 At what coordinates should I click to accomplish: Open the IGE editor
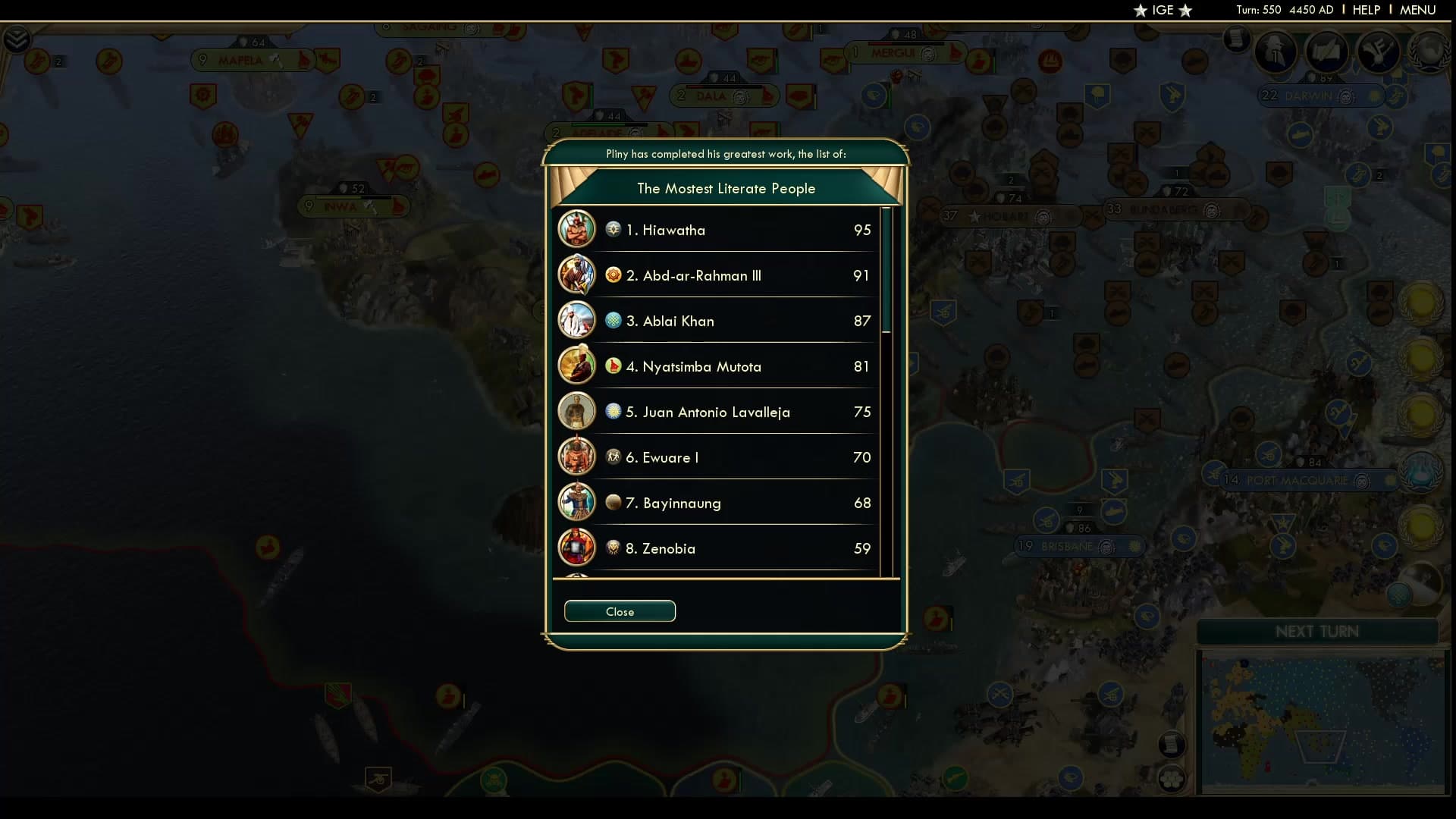click(x=1163, y=10)
